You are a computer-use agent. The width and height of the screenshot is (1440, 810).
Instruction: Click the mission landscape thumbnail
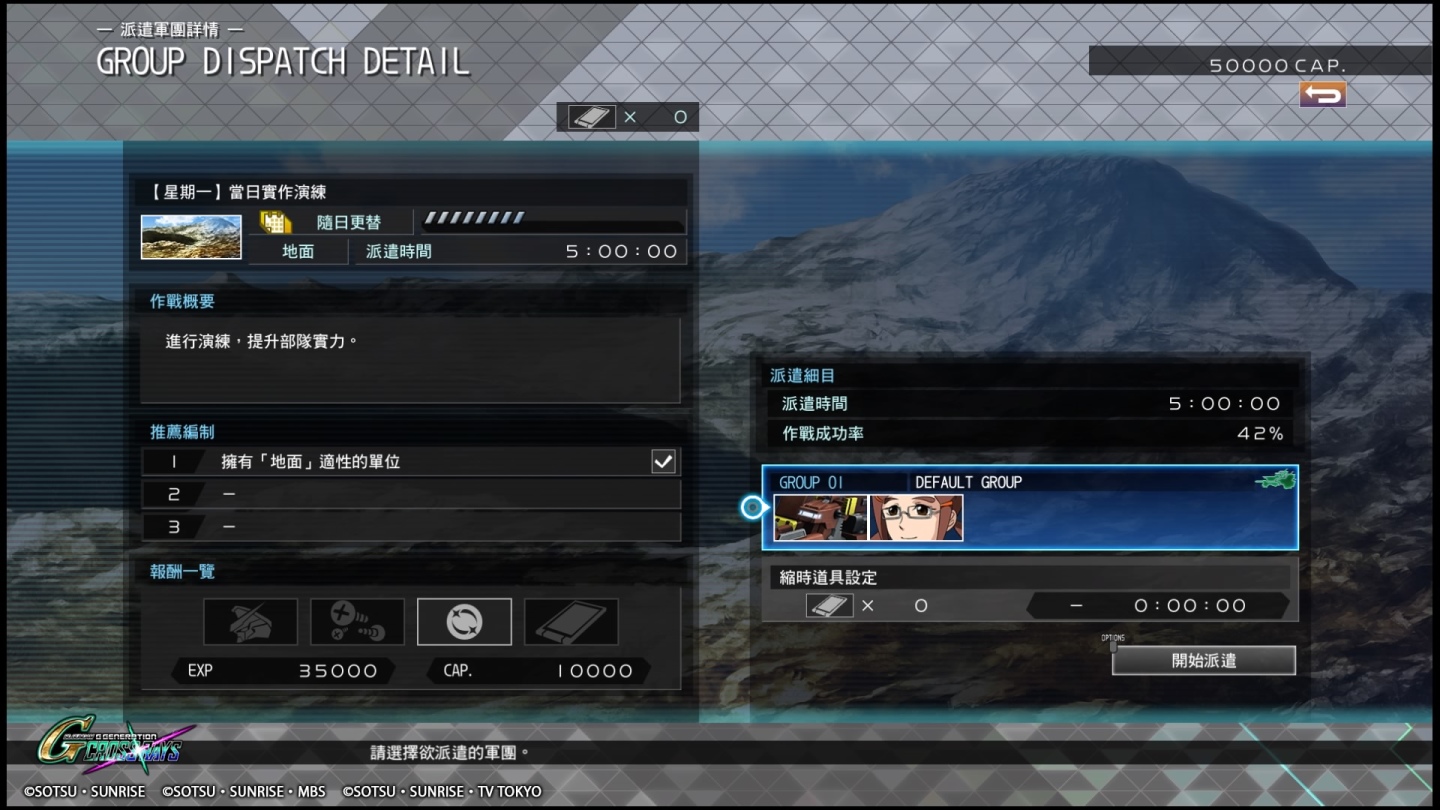click(x=191, y=237)
